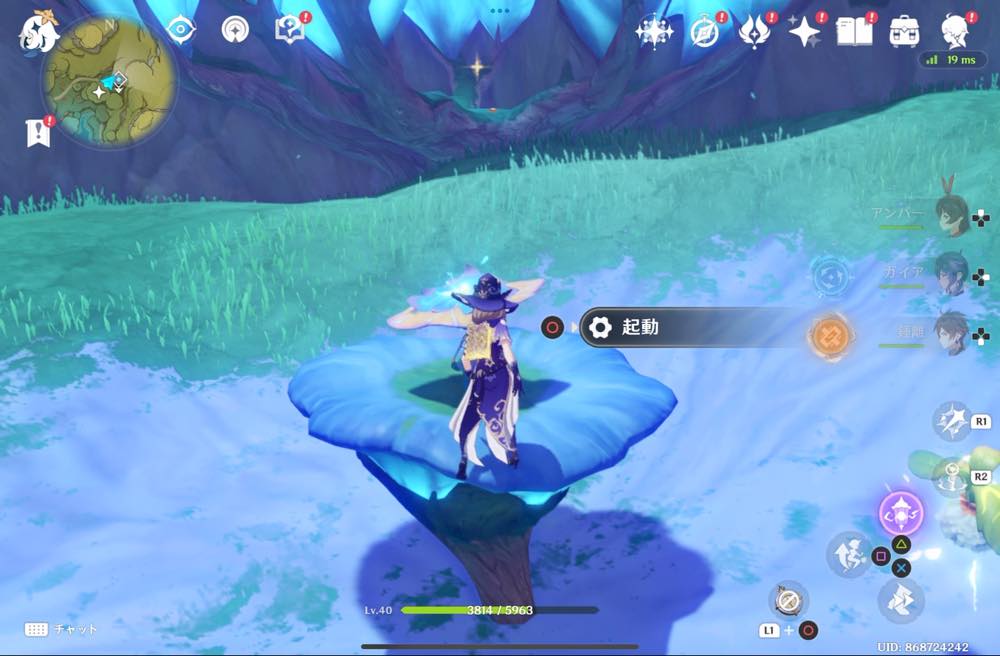Open the open-book handbook icon
The width and height of the screenshot is (1000, 656).
click(x=853, y=31)
